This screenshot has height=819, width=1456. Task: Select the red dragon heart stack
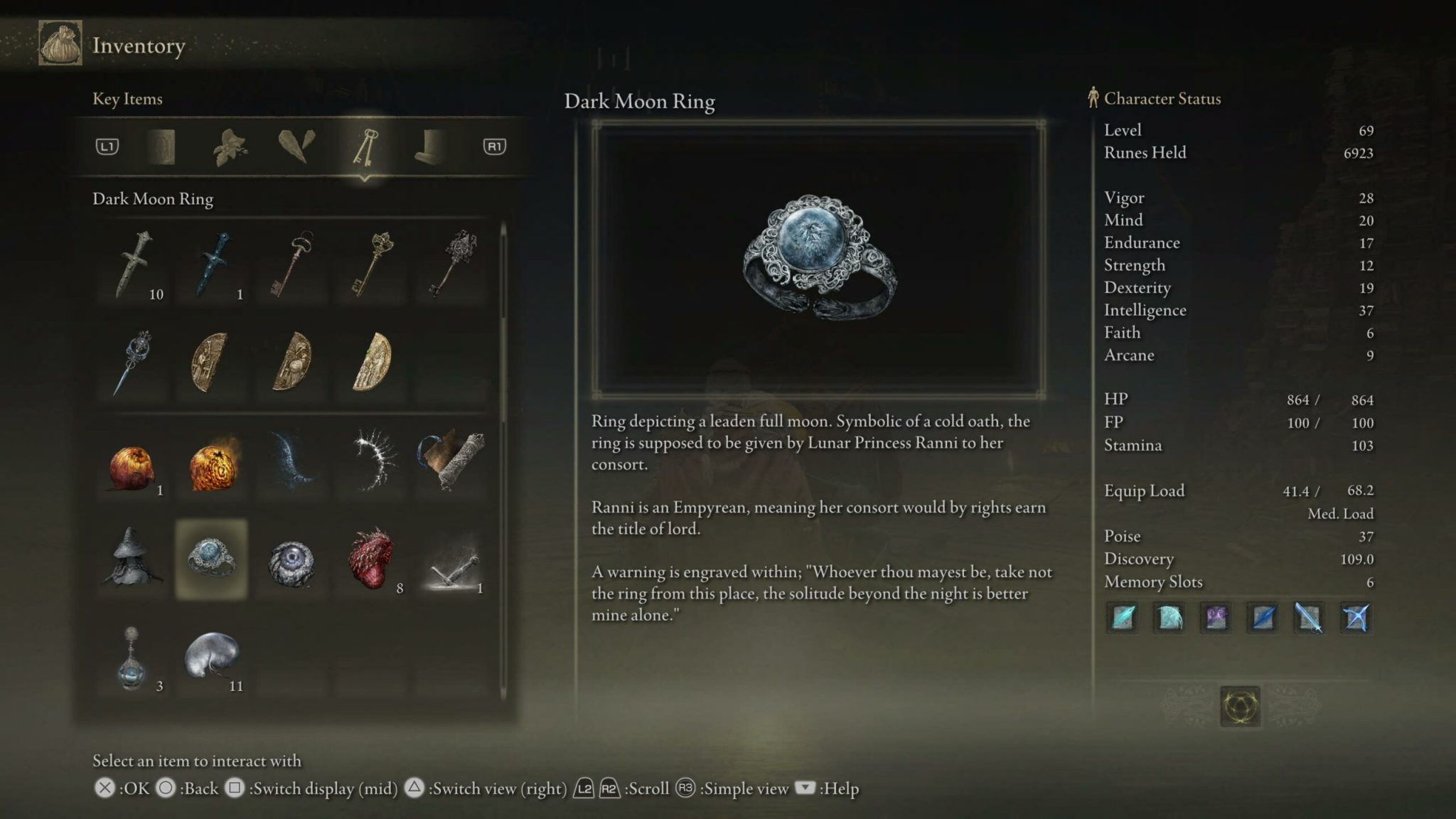(372, 560)
